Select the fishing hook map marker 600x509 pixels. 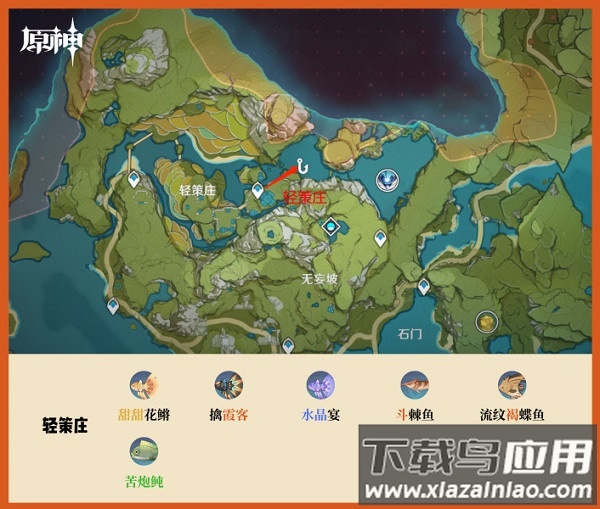[x=299, y=170]
